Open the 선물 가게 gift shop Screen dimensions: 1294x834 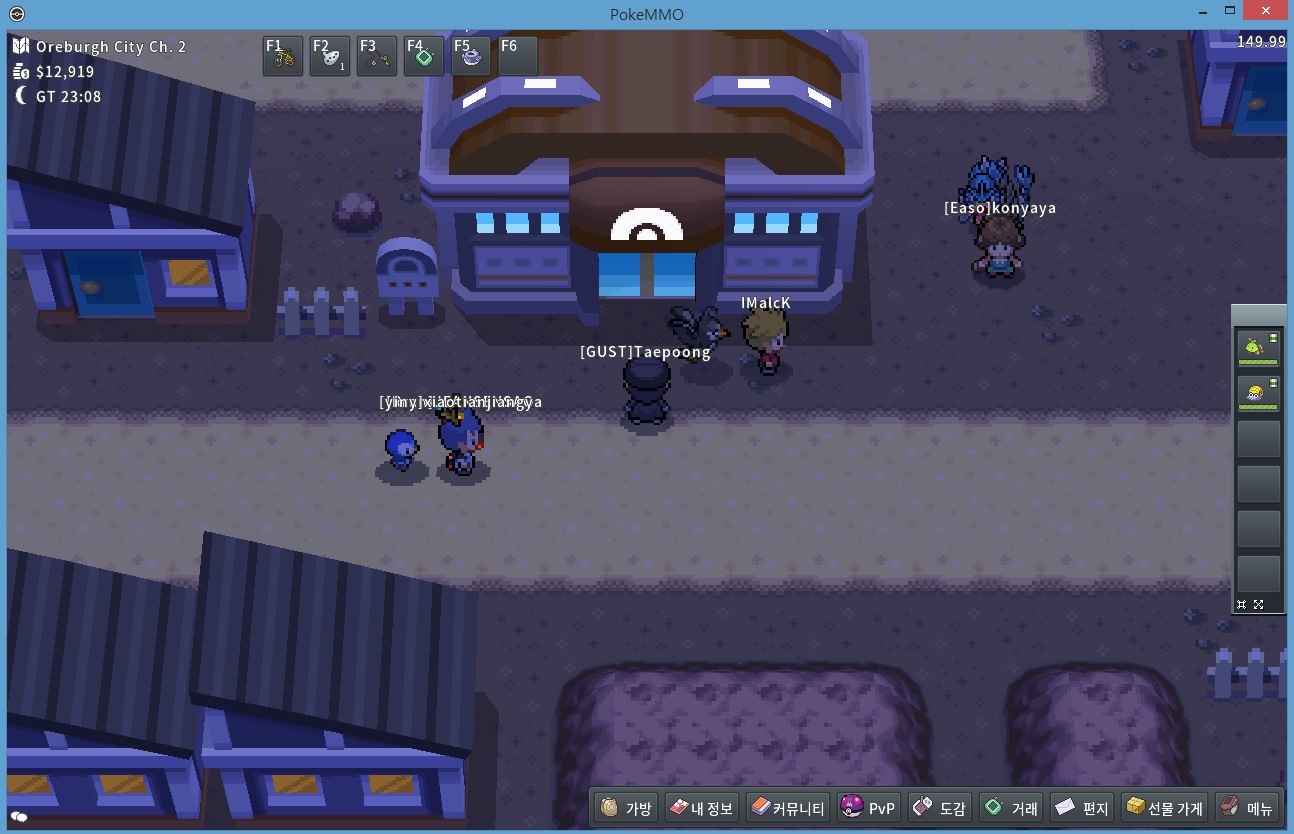click(x=1165, y=808)
